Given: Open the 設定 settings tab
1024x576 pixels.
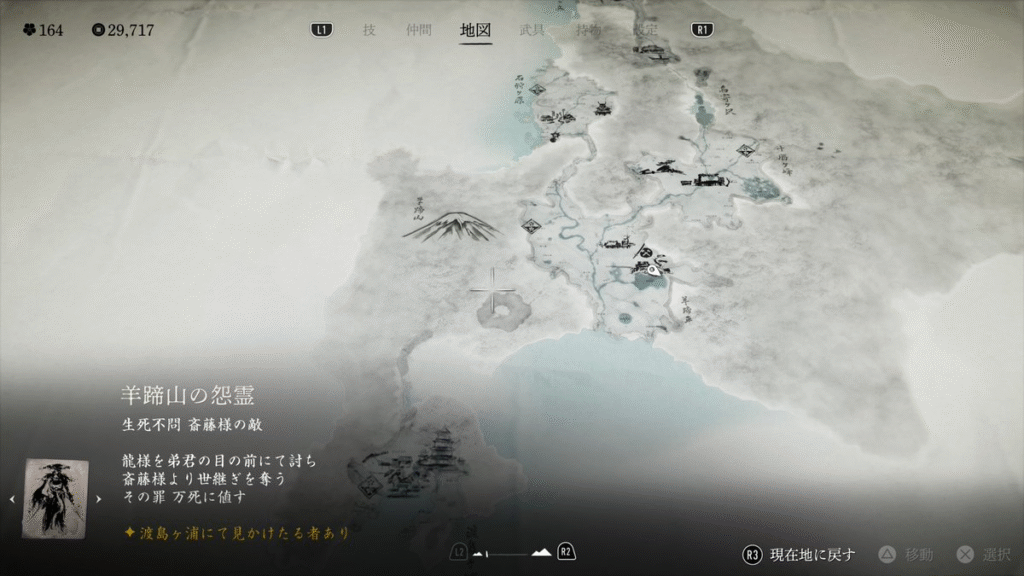Looking at the screenshot, I should tap(645, 30).
